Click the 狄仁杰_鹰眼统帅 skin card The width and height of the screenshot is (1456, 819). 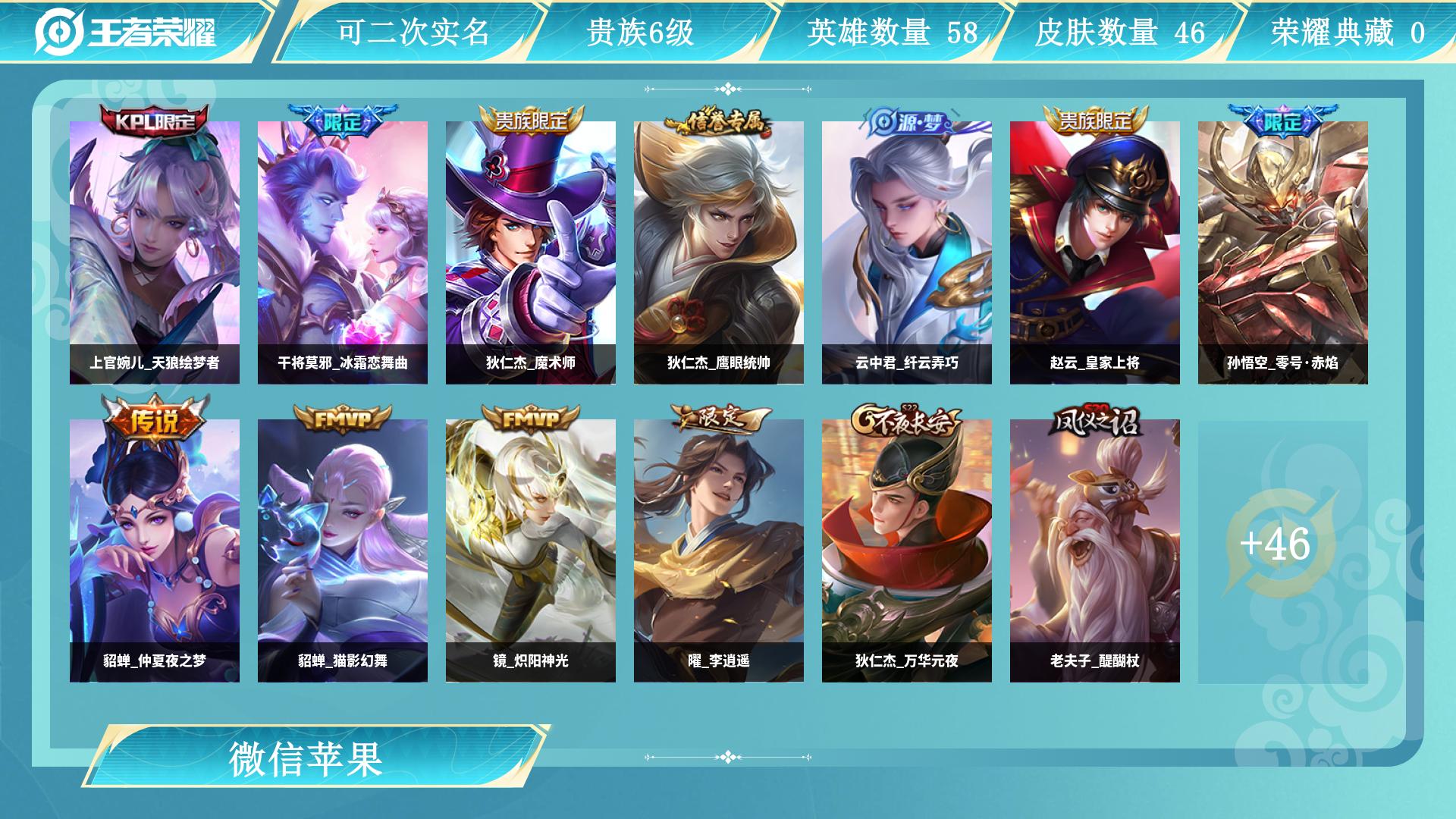tap(719, 252)
